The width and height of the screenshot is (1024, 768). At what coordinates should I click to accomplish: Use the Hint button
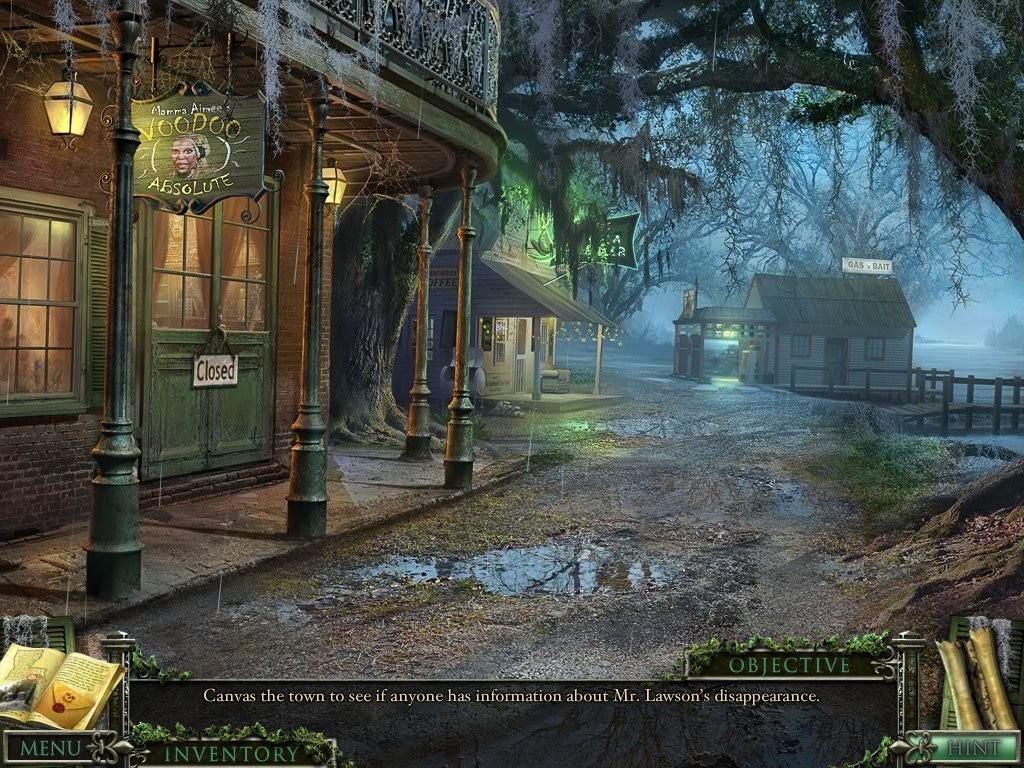(973, 748)
